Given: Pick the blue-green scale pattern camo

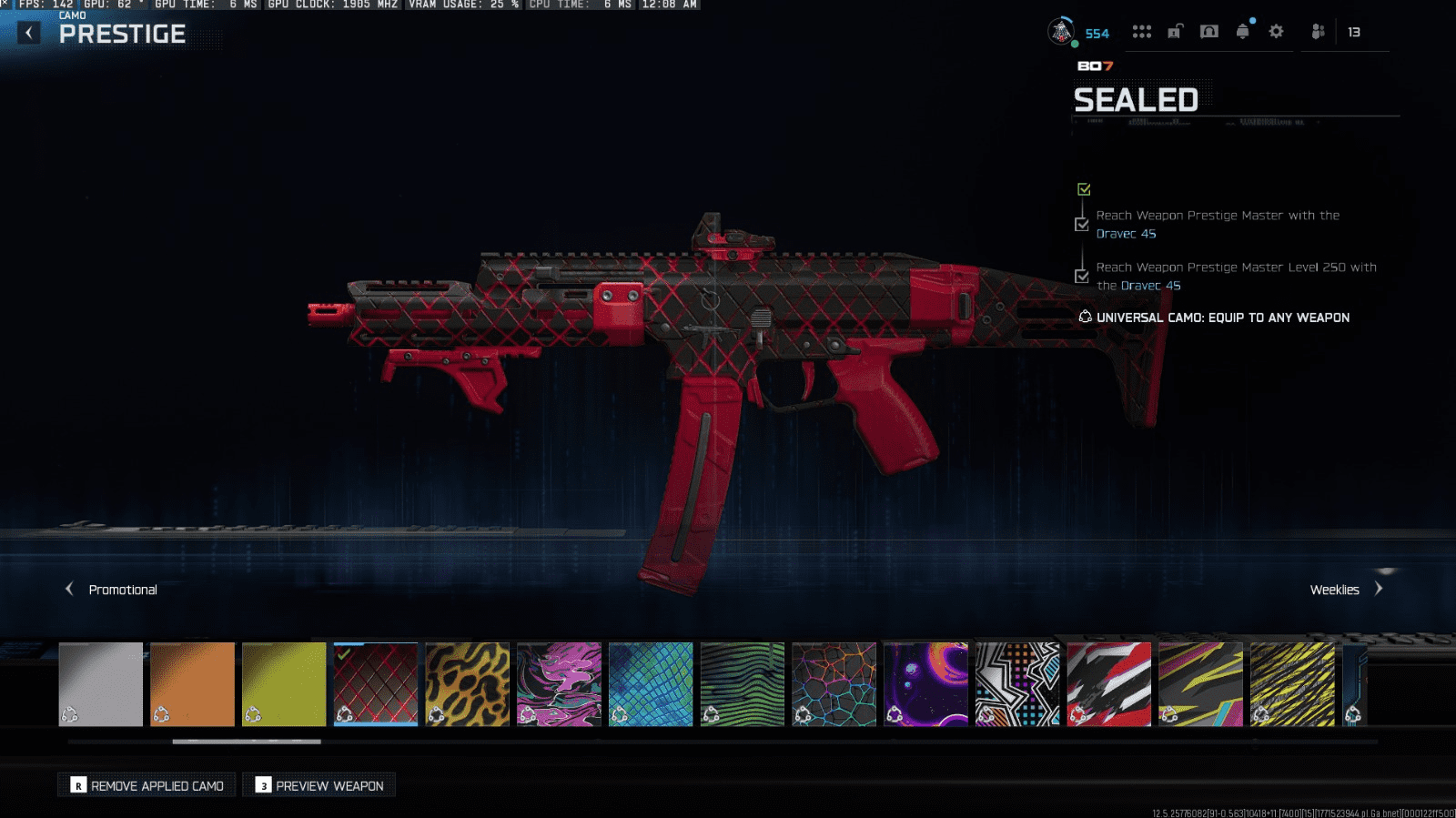Looking at the screenshot, I should tap(651, 684).
